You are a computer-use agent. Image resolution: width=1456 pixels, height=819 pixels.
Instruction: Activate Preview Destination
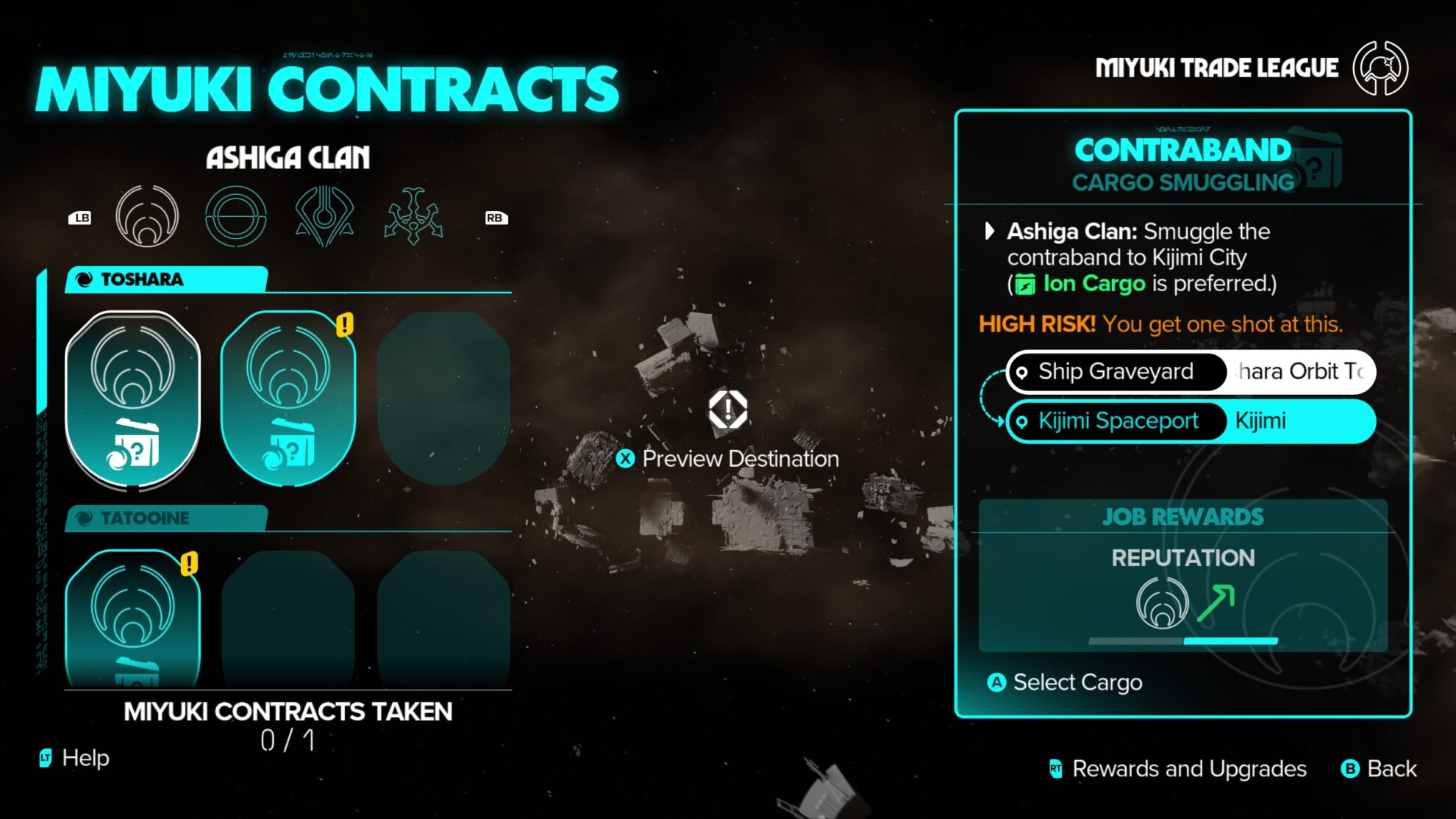pos(728,459)
